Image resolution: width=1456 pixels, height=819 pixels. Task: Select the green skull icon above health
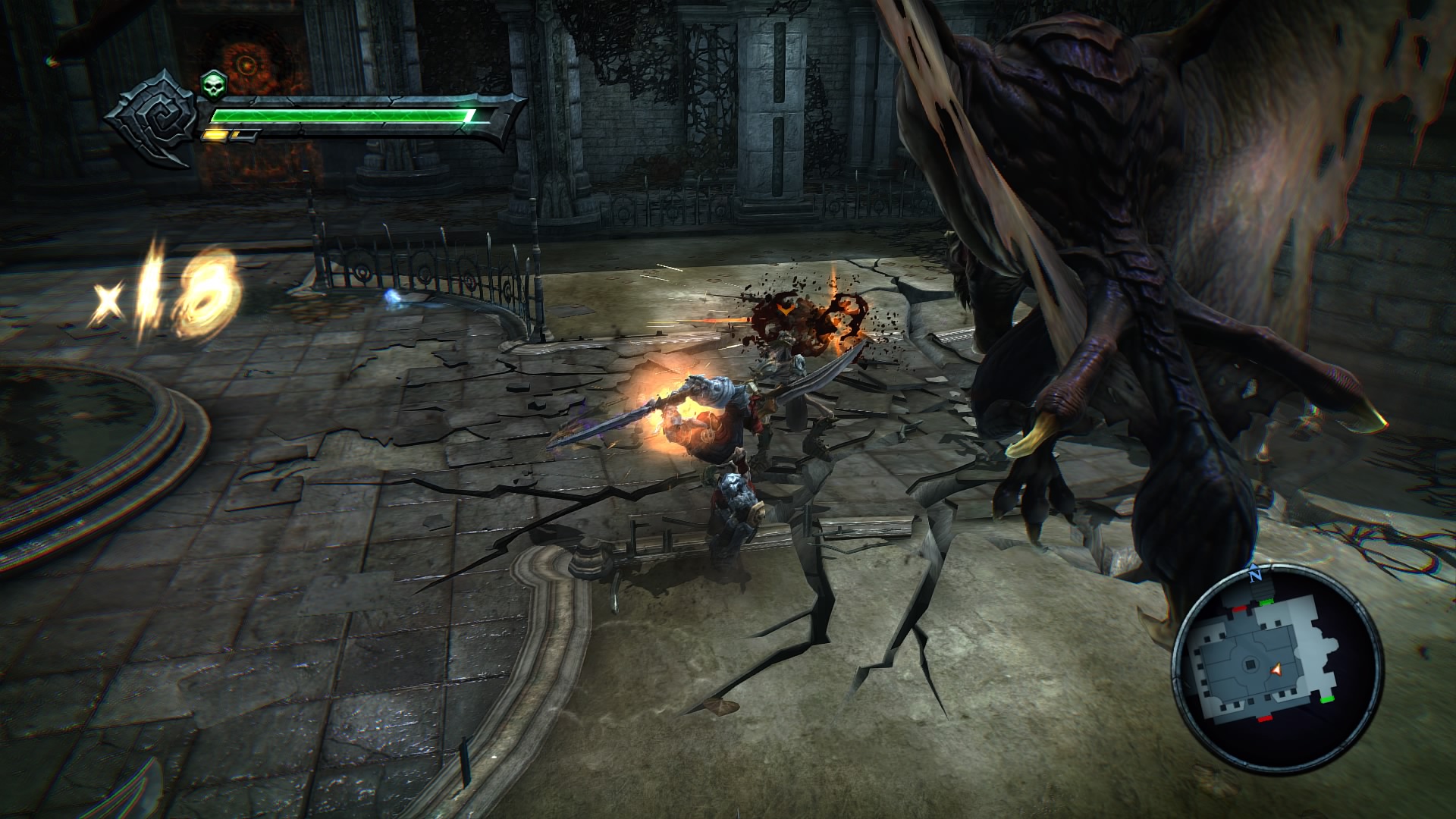(x=214, y=85)
